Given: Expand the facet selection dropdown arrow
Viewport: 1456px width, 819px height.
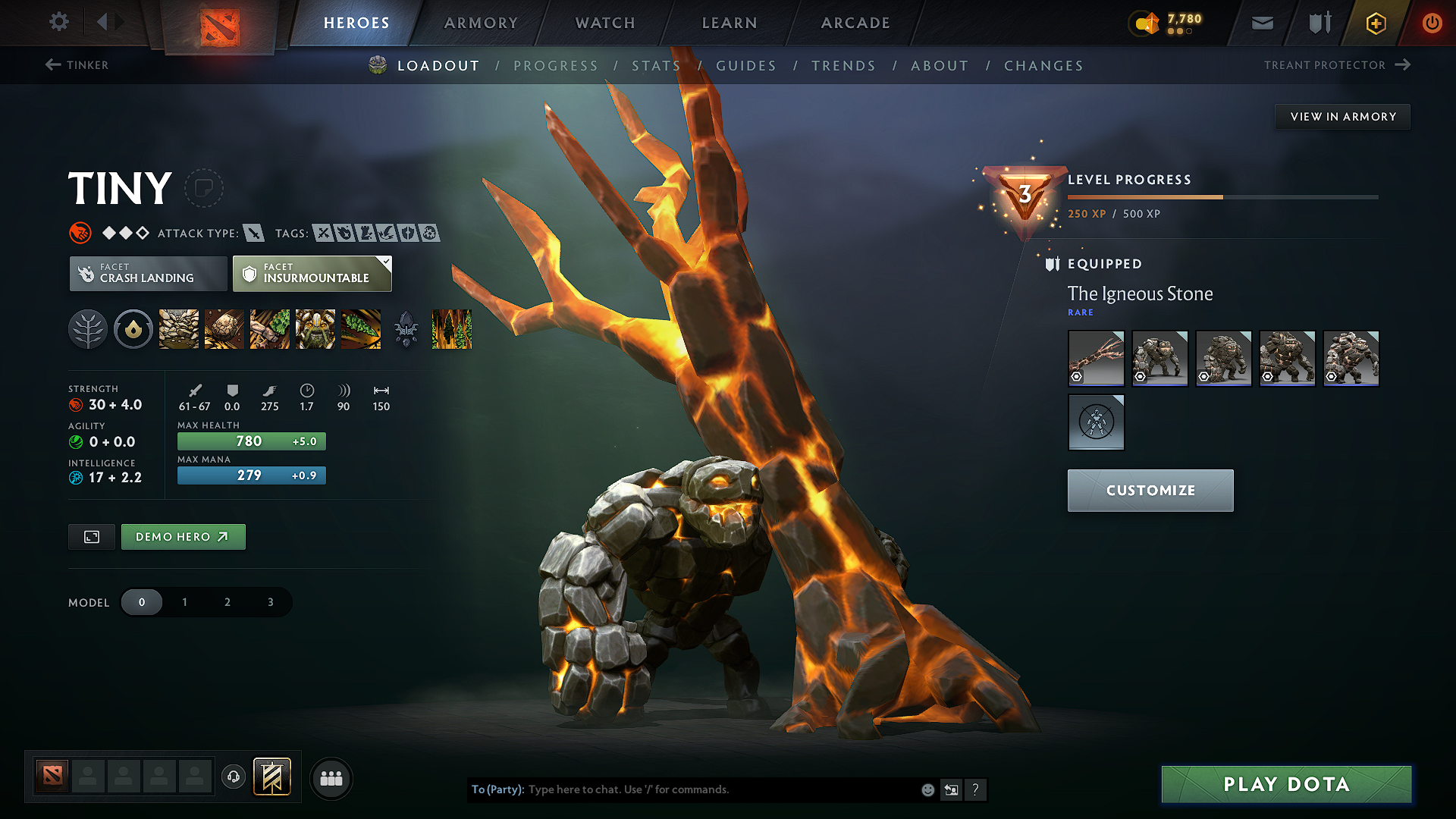Looking at the screenshot, I should 387,262.
